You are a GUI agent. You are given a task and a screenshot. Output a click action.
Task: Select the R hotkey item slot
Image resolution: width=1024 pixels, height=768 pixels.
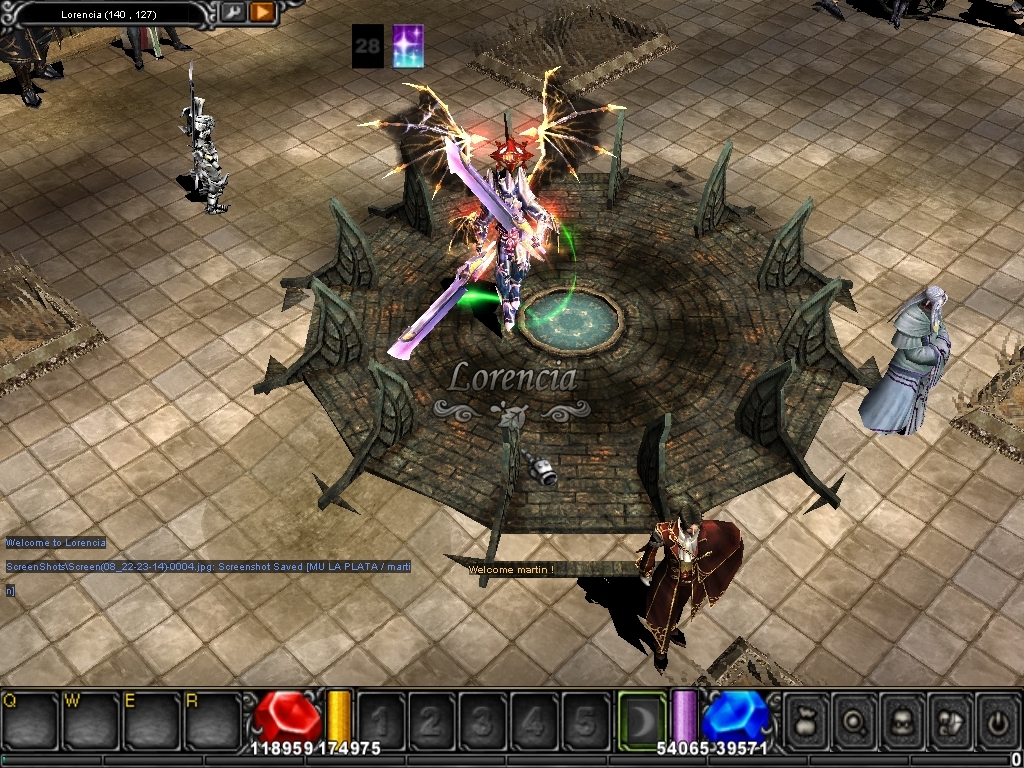click(x=212, y=718)
